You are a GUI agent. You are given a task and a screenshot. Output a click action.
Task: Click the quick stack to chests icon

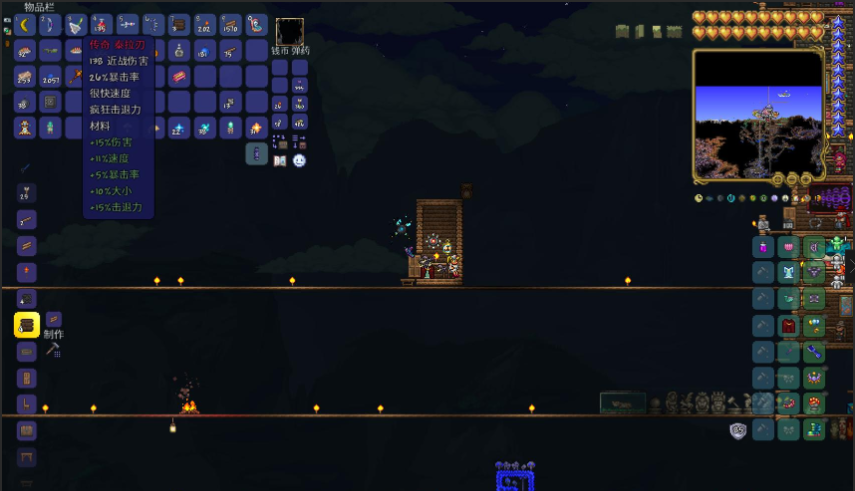pyautogui.click(x=279, y=142)
